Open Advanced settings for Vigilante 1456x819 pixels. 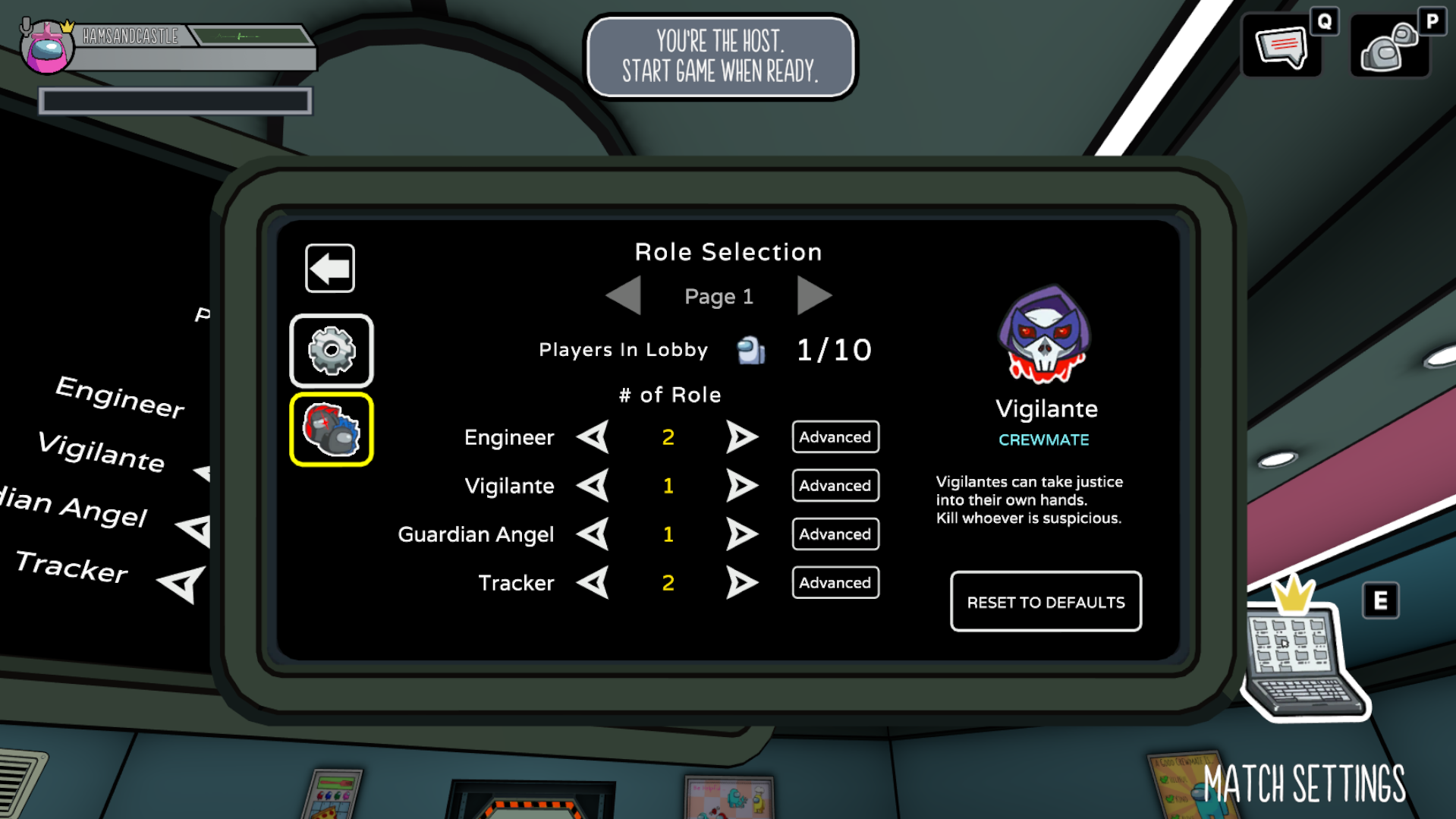[x=835, y=486]
